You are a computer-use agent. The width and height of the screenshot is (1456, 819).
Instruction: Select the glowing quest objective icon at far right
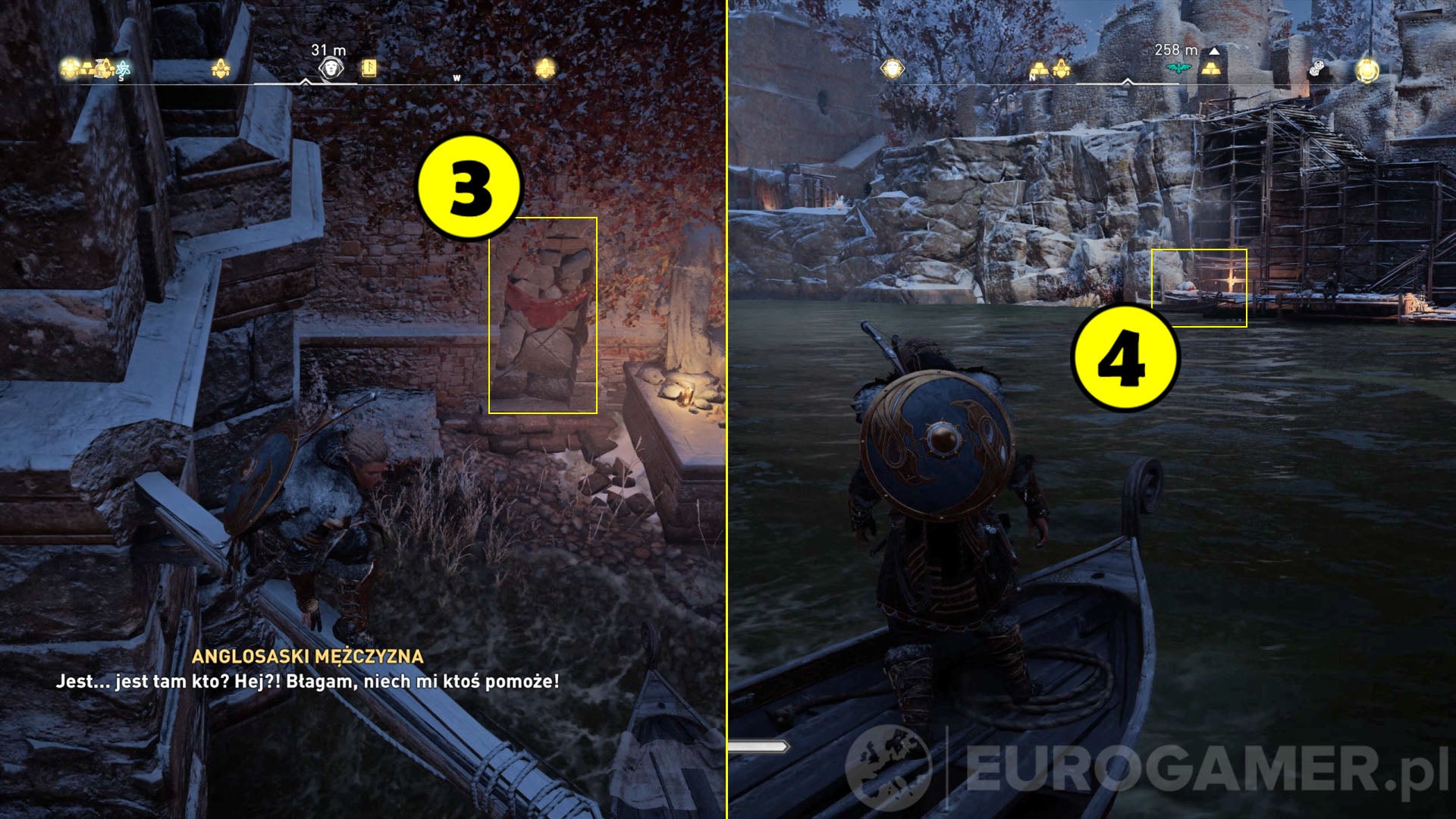pos(1367,71)
